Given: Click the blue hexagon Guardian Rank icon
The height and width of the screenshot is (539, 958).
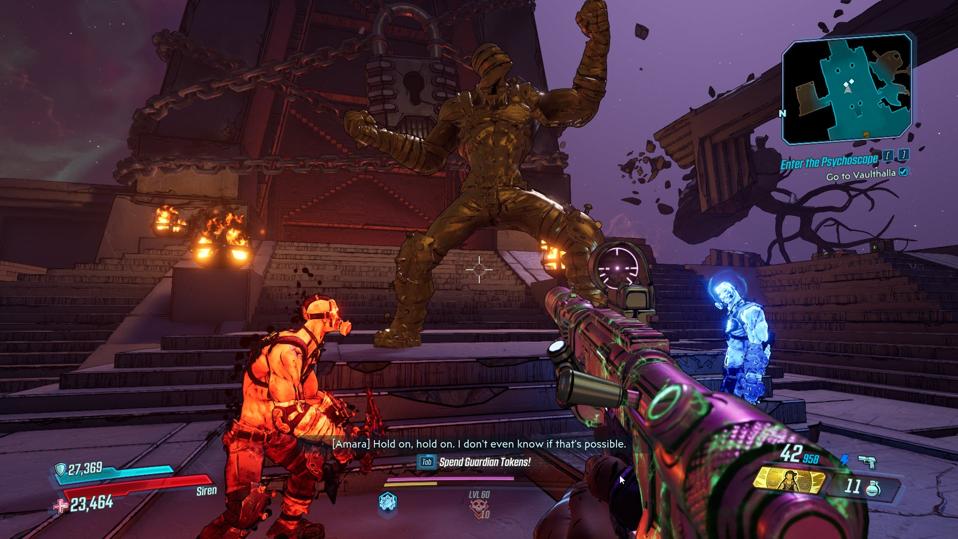Looking at the screenshot, I should [387, 502].
